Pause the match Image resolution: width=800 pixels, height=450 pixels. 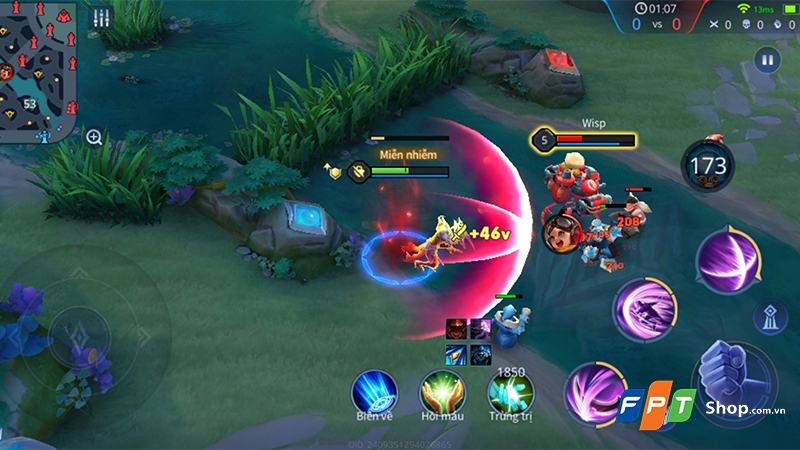tap(768, 59)
